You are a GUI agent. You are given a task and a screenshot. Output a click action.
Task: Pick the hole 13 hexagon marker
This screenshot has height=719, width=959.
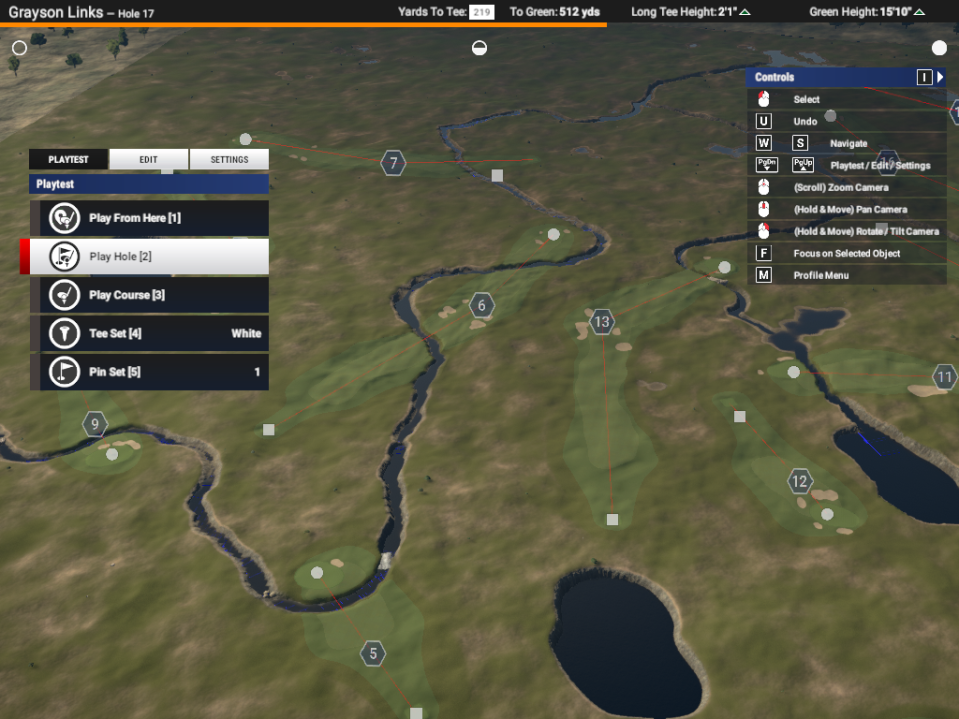click(601, 322)
